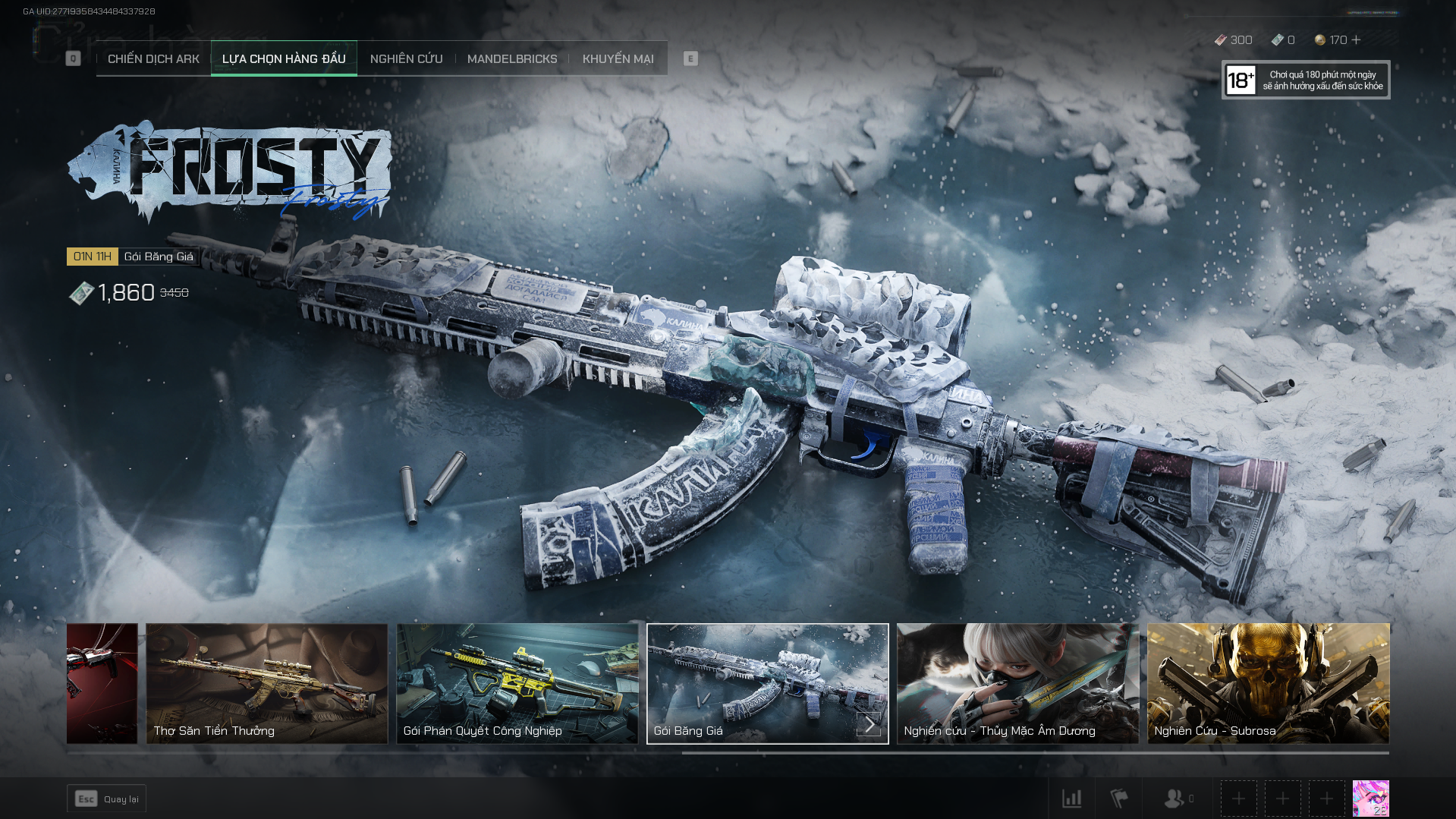This screenshot has width=1456, height=819.
Task: Choose the Thợ Săn Tiền Thưởng bundle
Action: point(266,683)
